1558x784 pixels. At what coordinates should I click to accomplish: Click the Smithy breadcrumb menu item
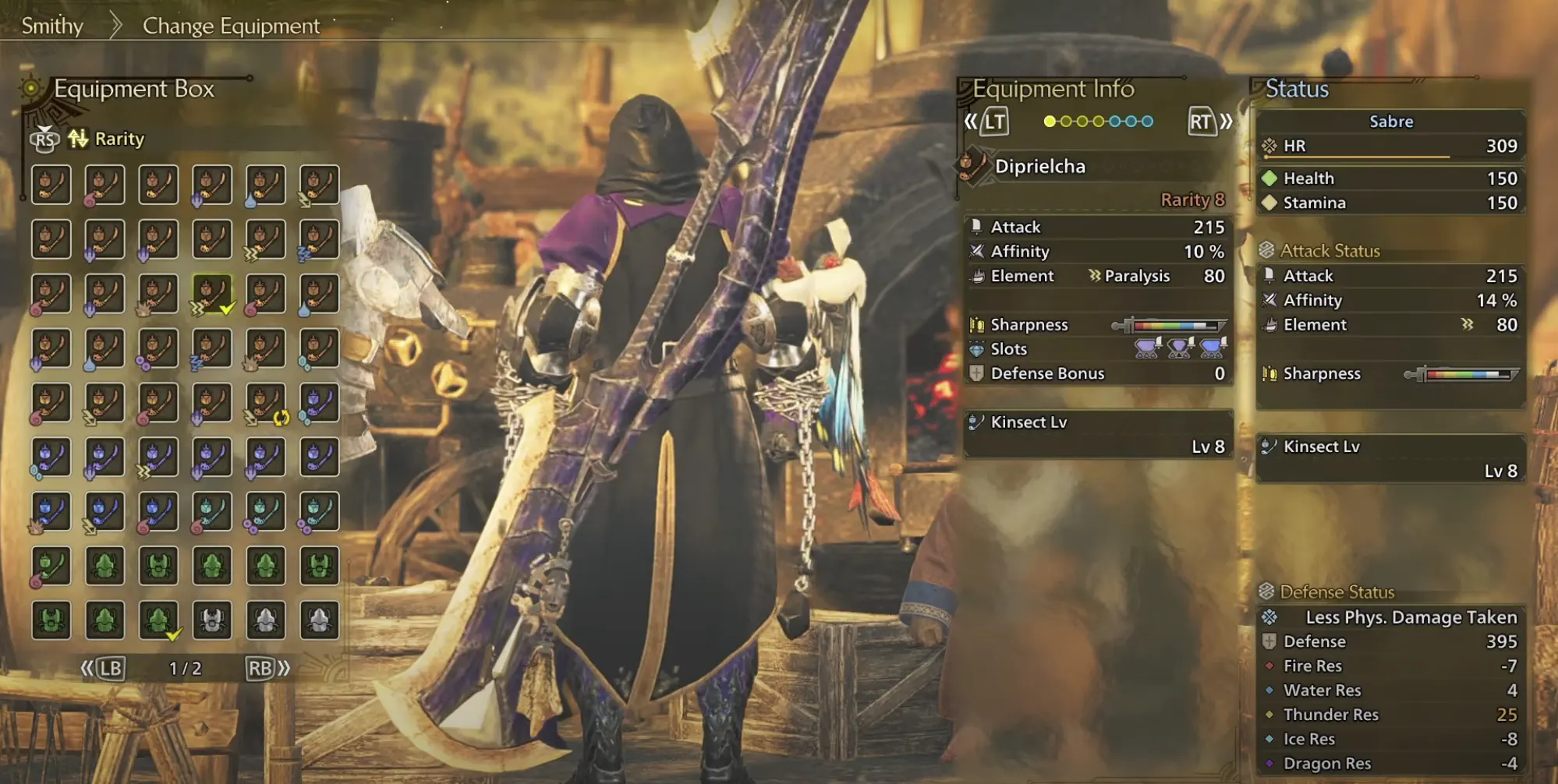tap(51, 26)
